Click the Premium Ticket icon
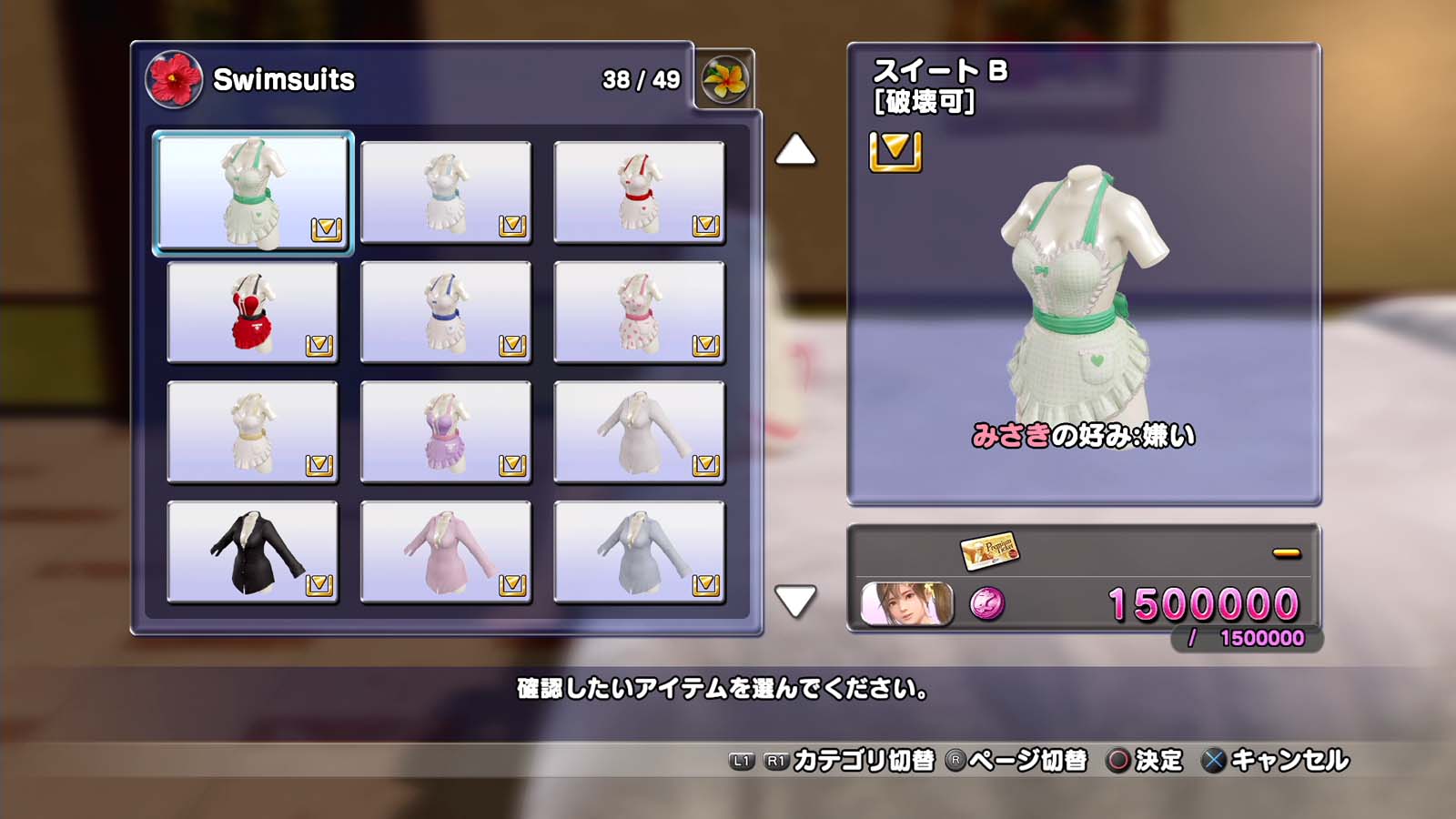The height and width of the screenshot is (819, 1456). click(989, 550)
